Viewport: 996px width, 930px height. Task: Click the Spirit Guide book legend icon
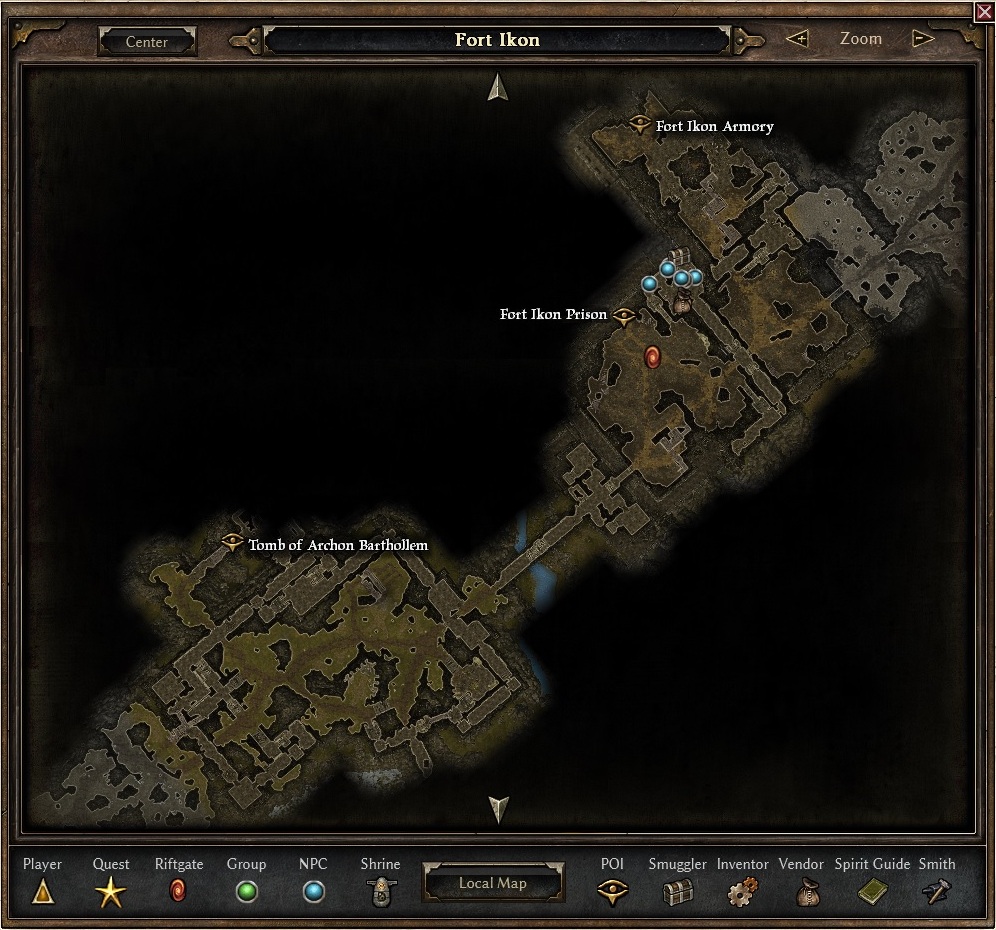[872, 891]
